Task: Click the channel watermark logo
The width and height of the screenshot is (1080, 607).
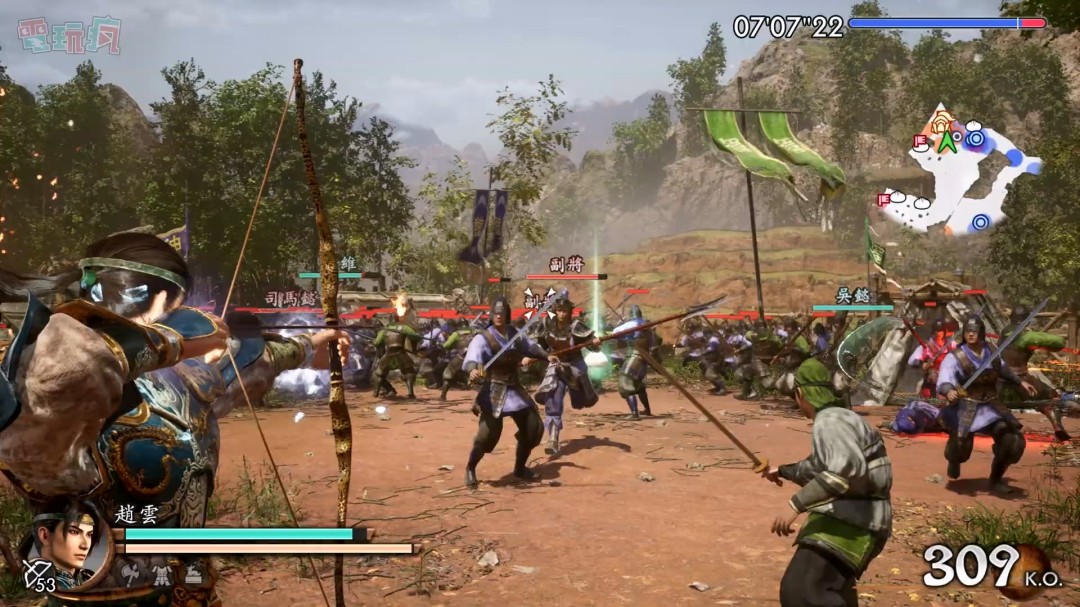Action: coord(69,35)
